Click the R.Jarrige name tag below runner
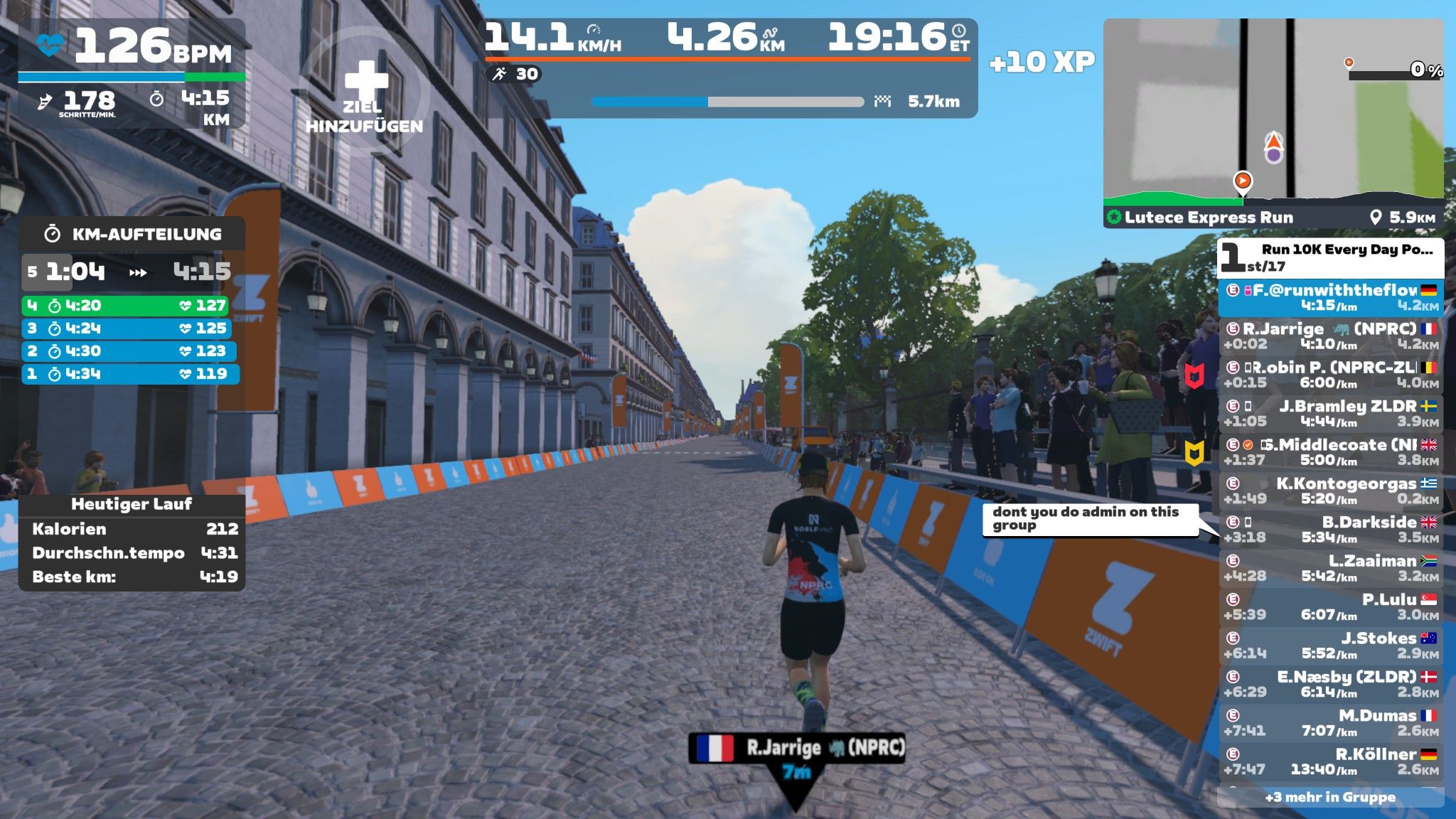 point(797,748)
